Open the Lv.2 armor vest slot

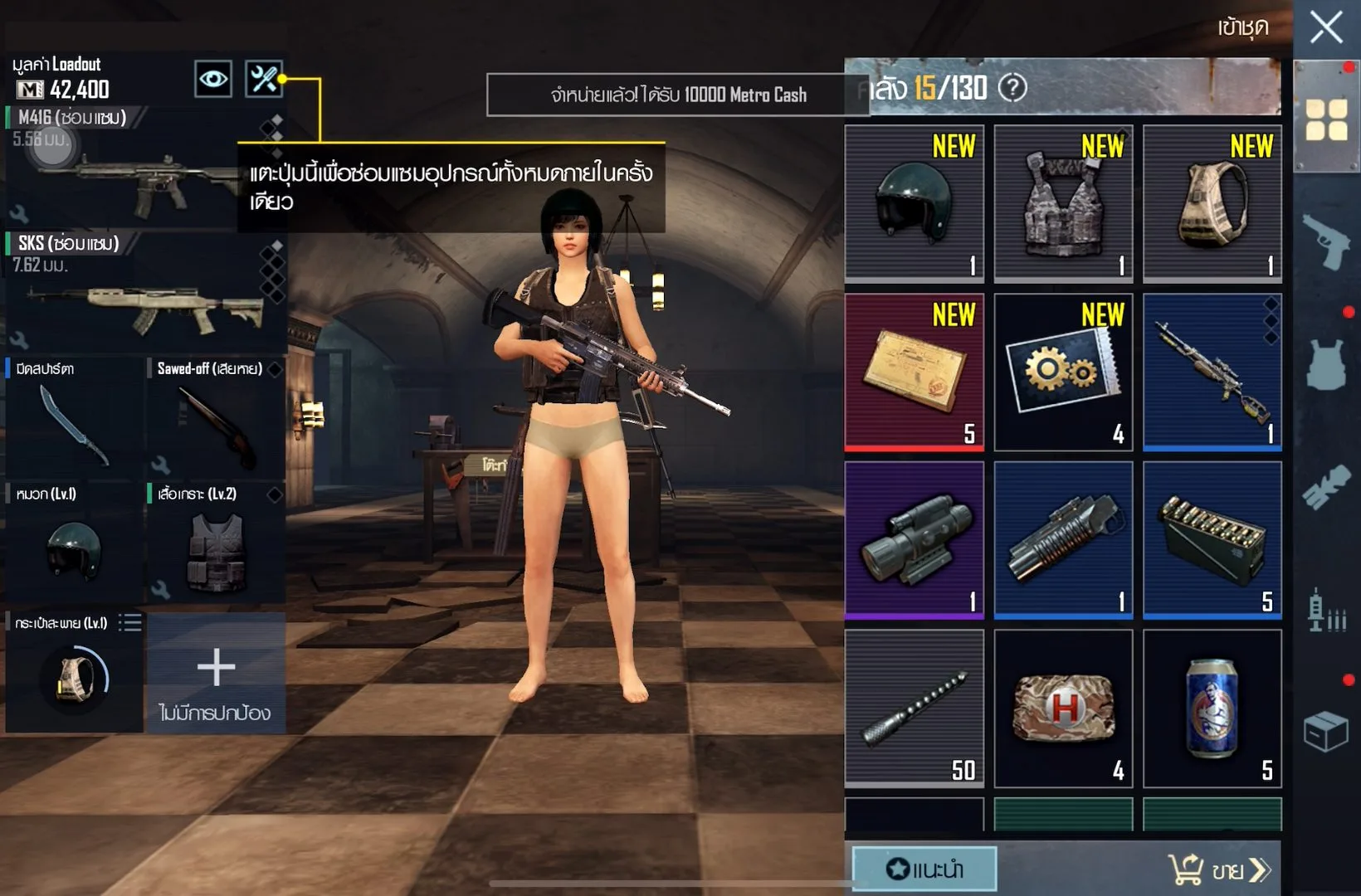[216, 543]
